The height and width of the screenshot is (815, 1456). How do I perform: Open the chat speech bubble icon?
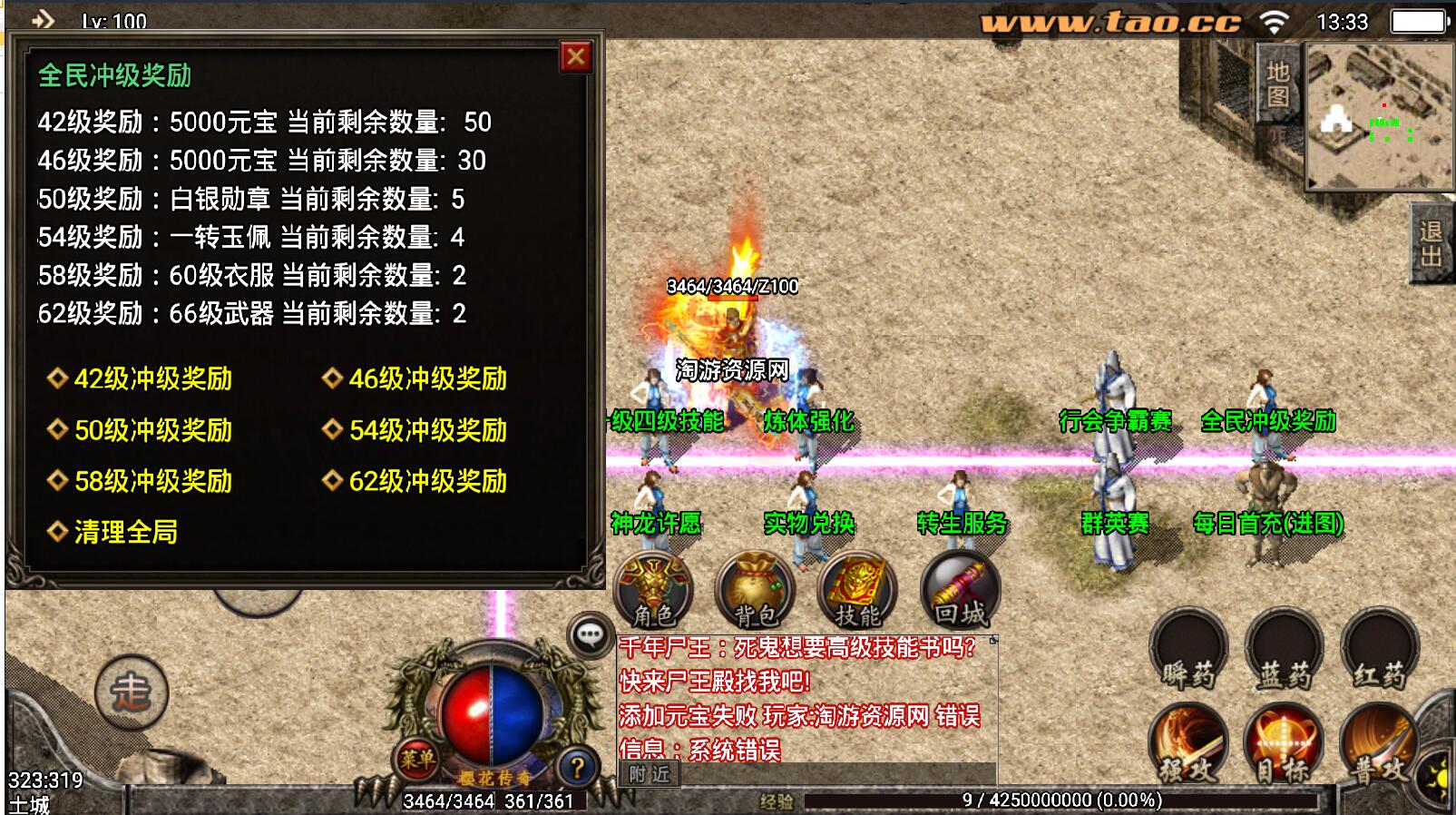590,635
